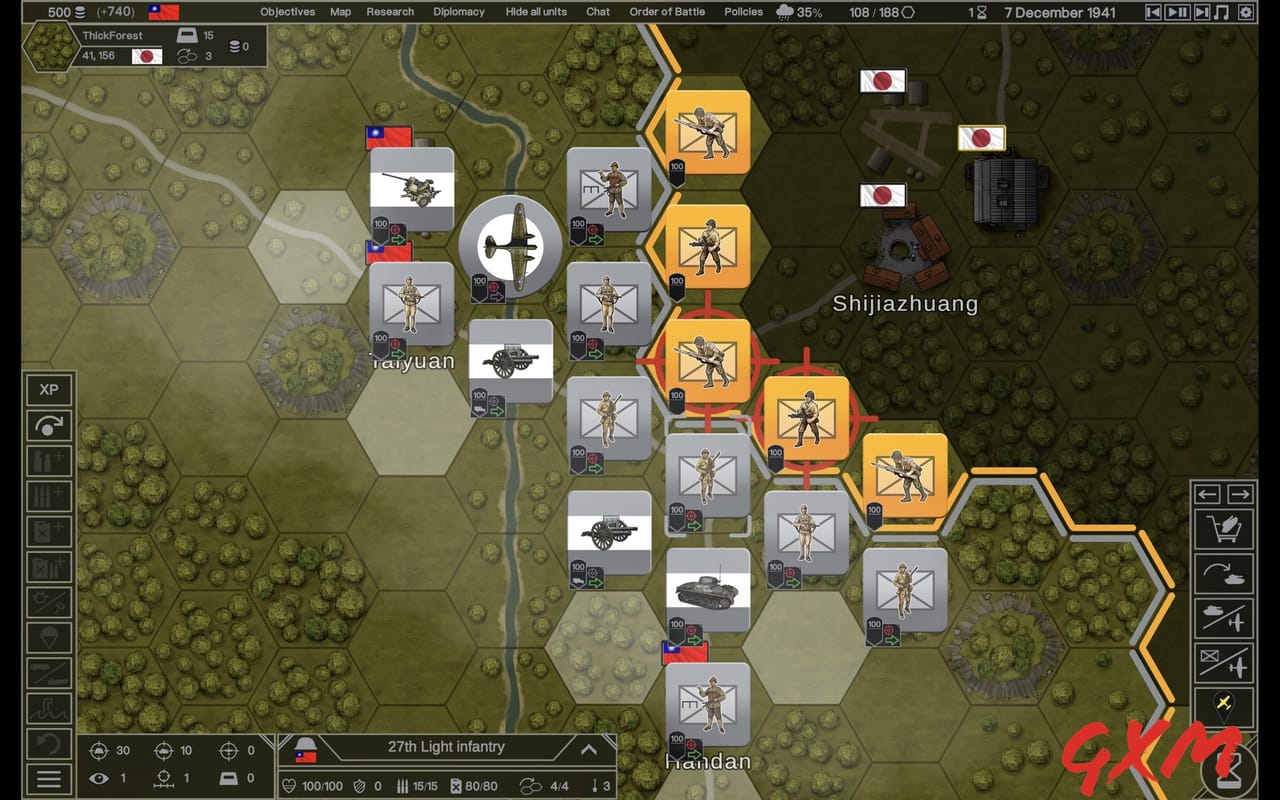The height and width of the screenshot is (800, 1280).
Task: Toggle Hide all units in the top bar
Action: pos(537,12)
